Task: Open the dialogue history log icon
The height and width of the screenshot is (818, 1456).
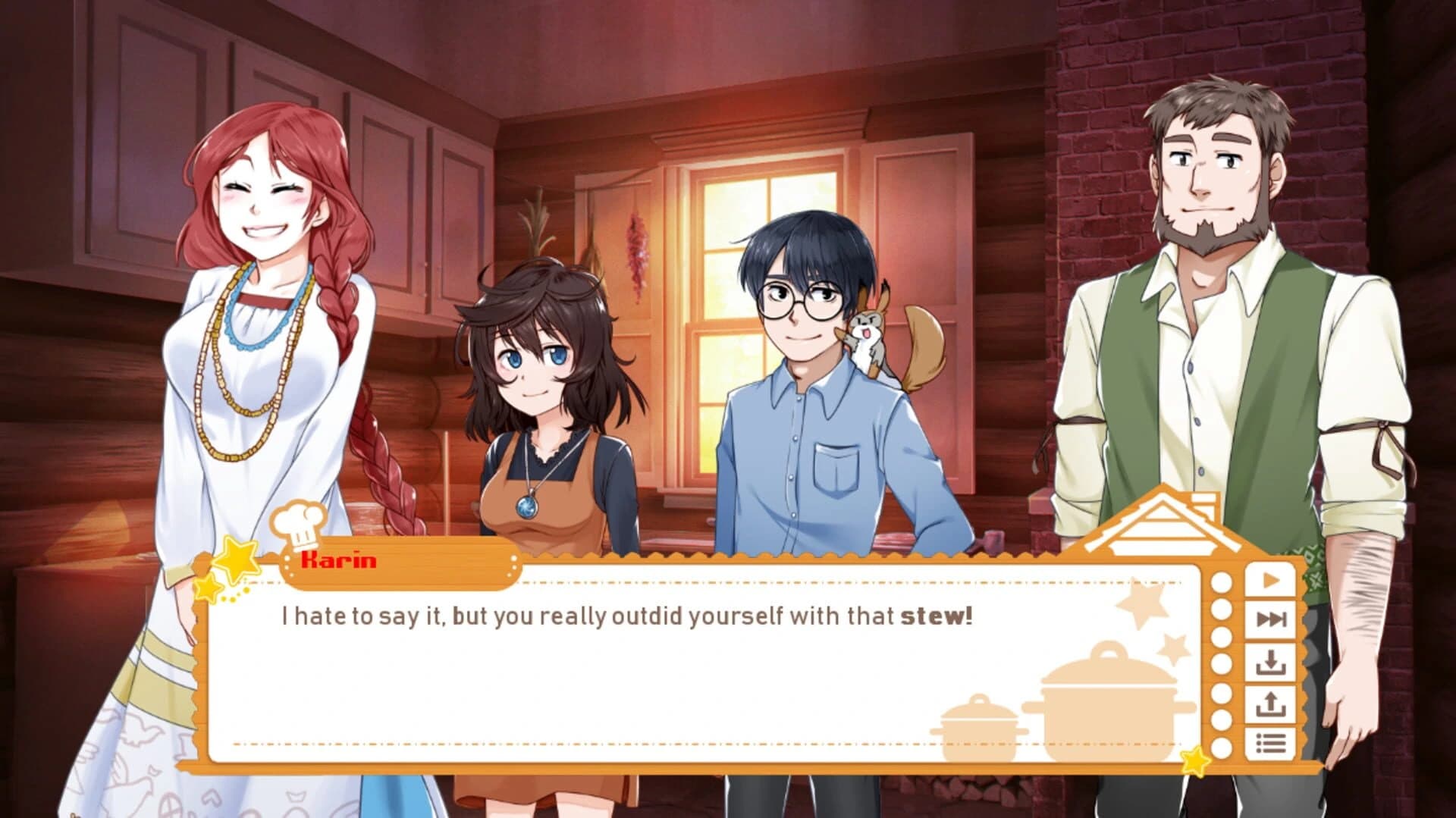Action: (1270, 741)
